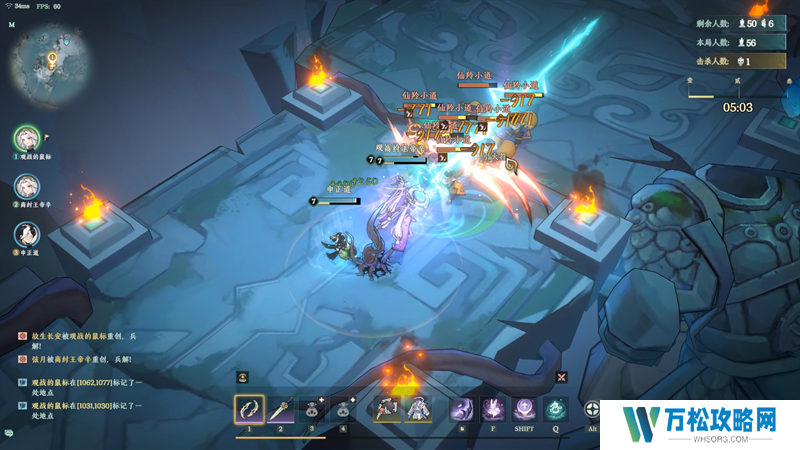800x450 pixels.
Task: Select teammate 观战的鼠标 portrait
Action: pos(27,138)
